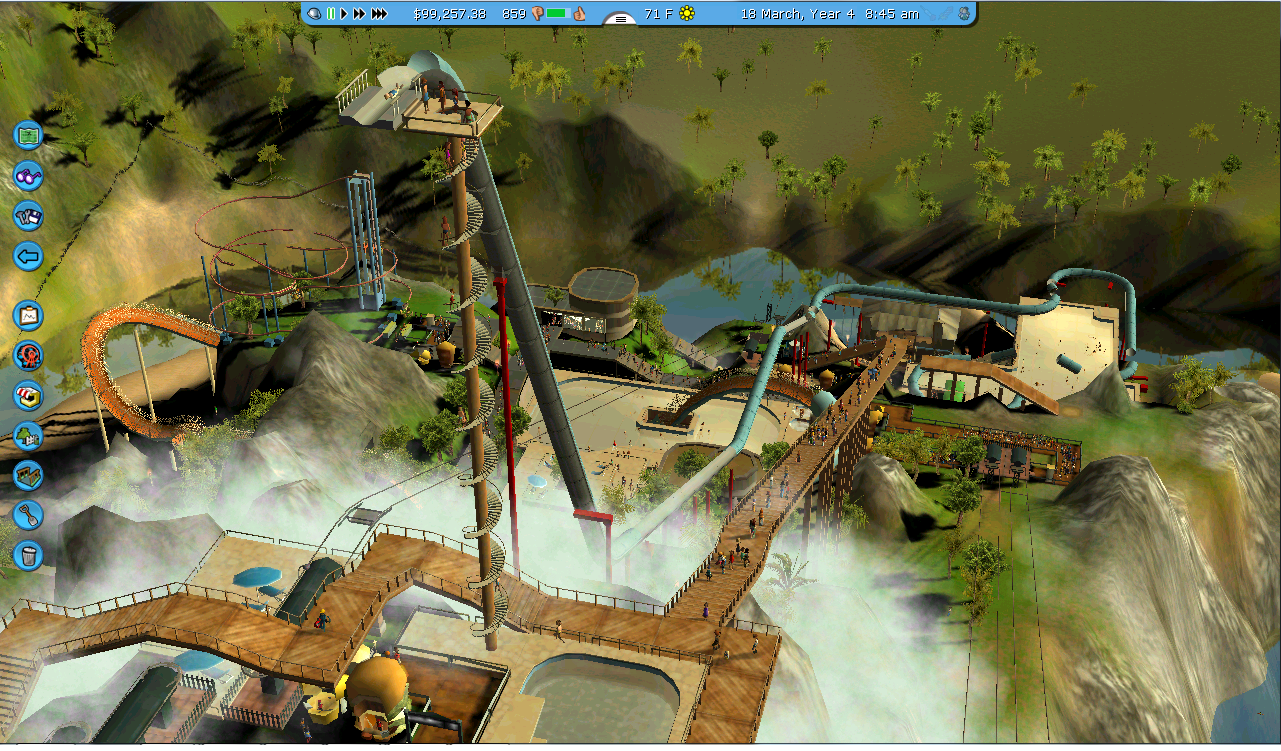Click the eye icon on the top bar
Viewport: 1281px width, 751px height.
click(x=314, y=14)
